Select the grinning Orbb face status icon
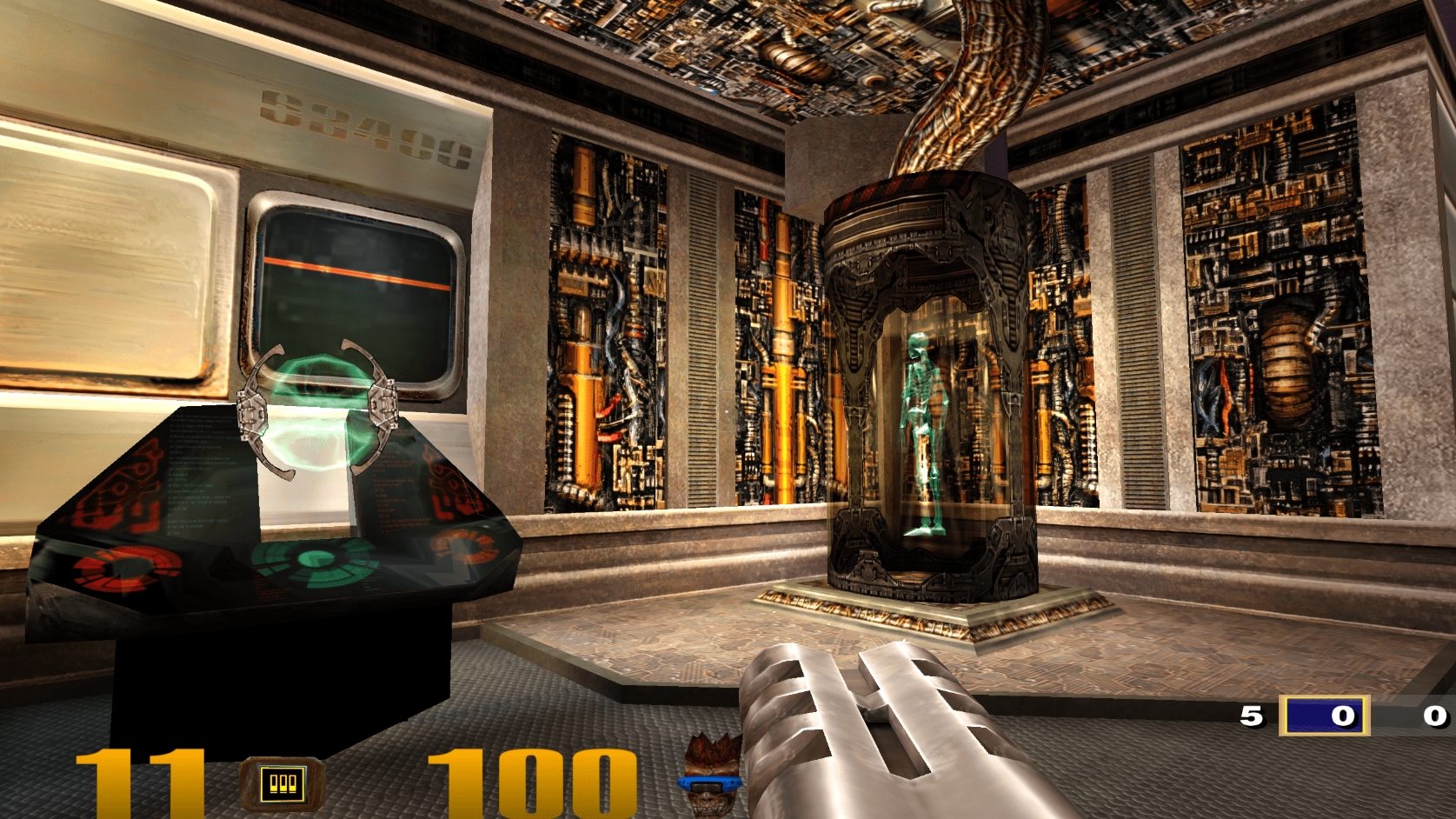1456x819 pixels. tap(711, 779)
